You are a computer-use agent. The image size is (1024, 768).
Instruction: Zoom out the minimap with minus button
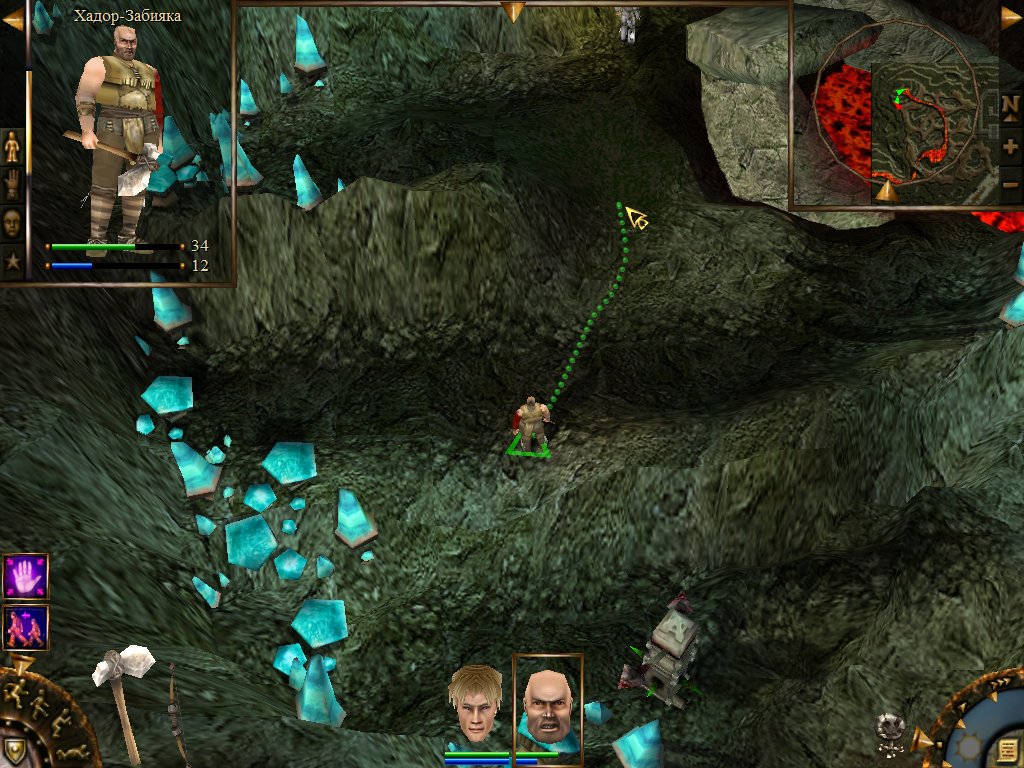[x=1010, y=183]
